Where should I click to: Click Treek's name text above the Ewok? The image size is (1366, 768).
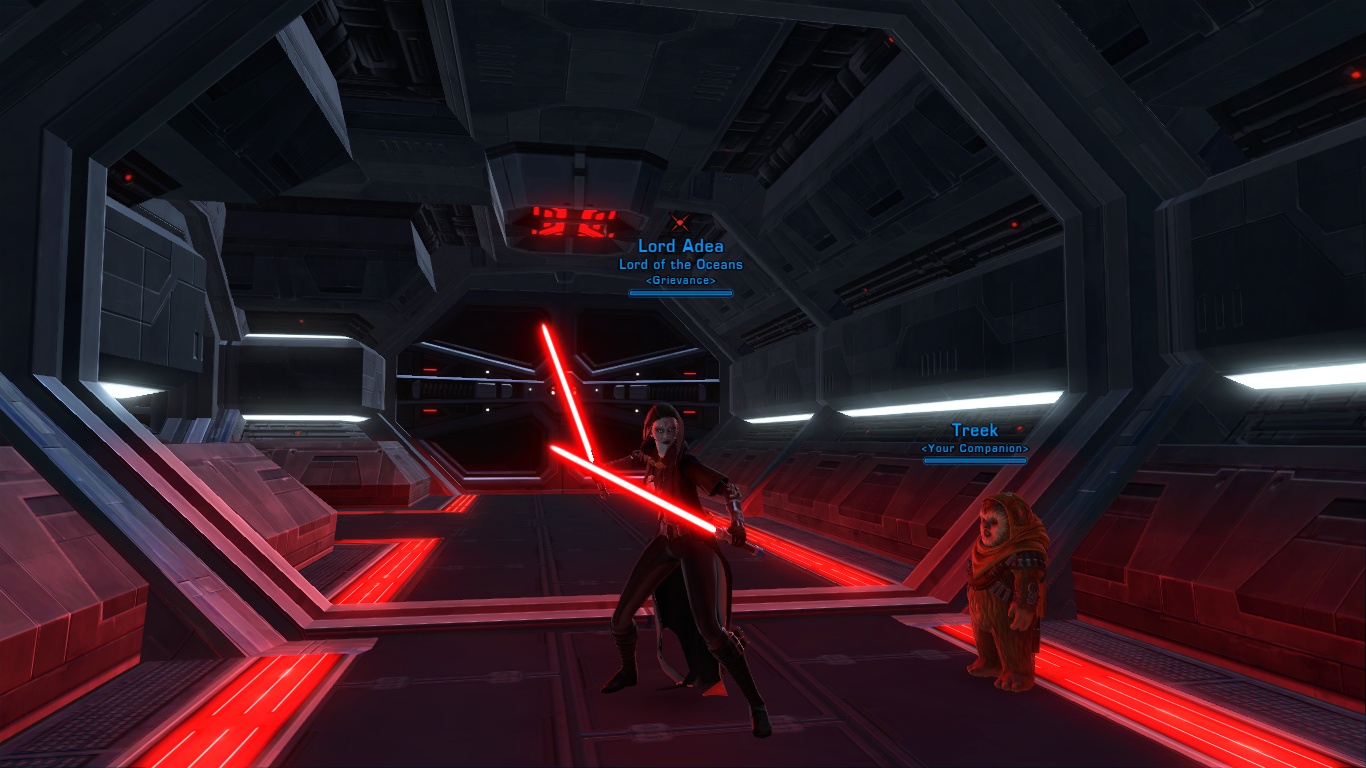pyautogui.click(x=973, y=429)
